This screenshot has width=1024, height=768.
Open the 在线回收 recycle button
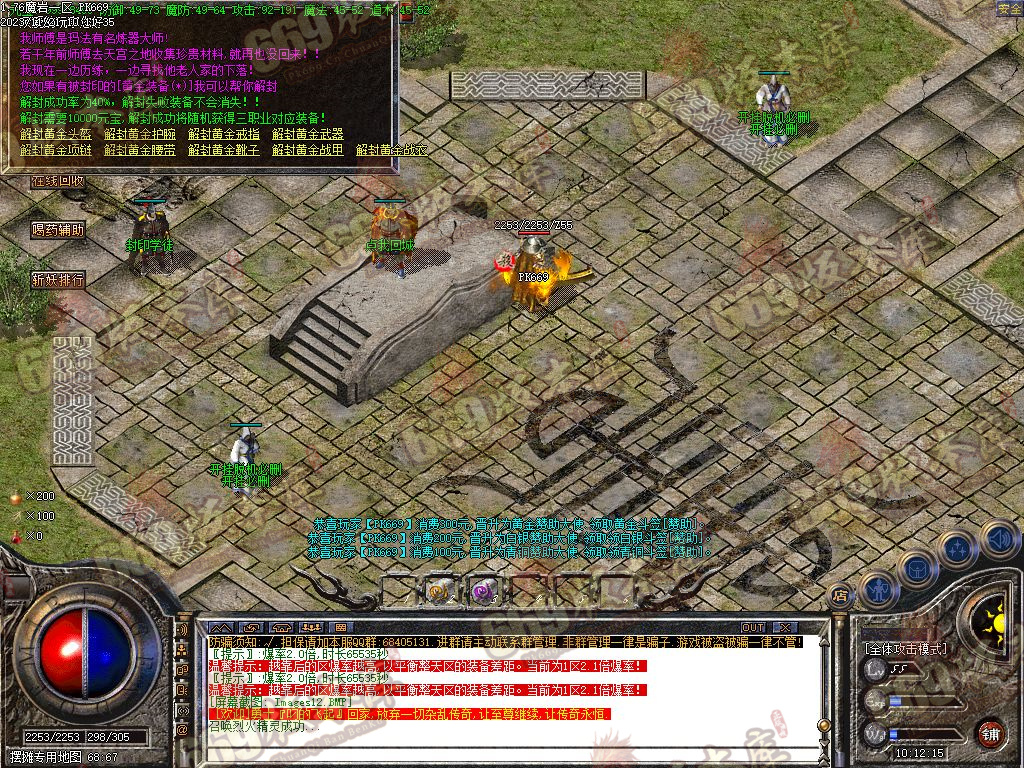(57, 181)
